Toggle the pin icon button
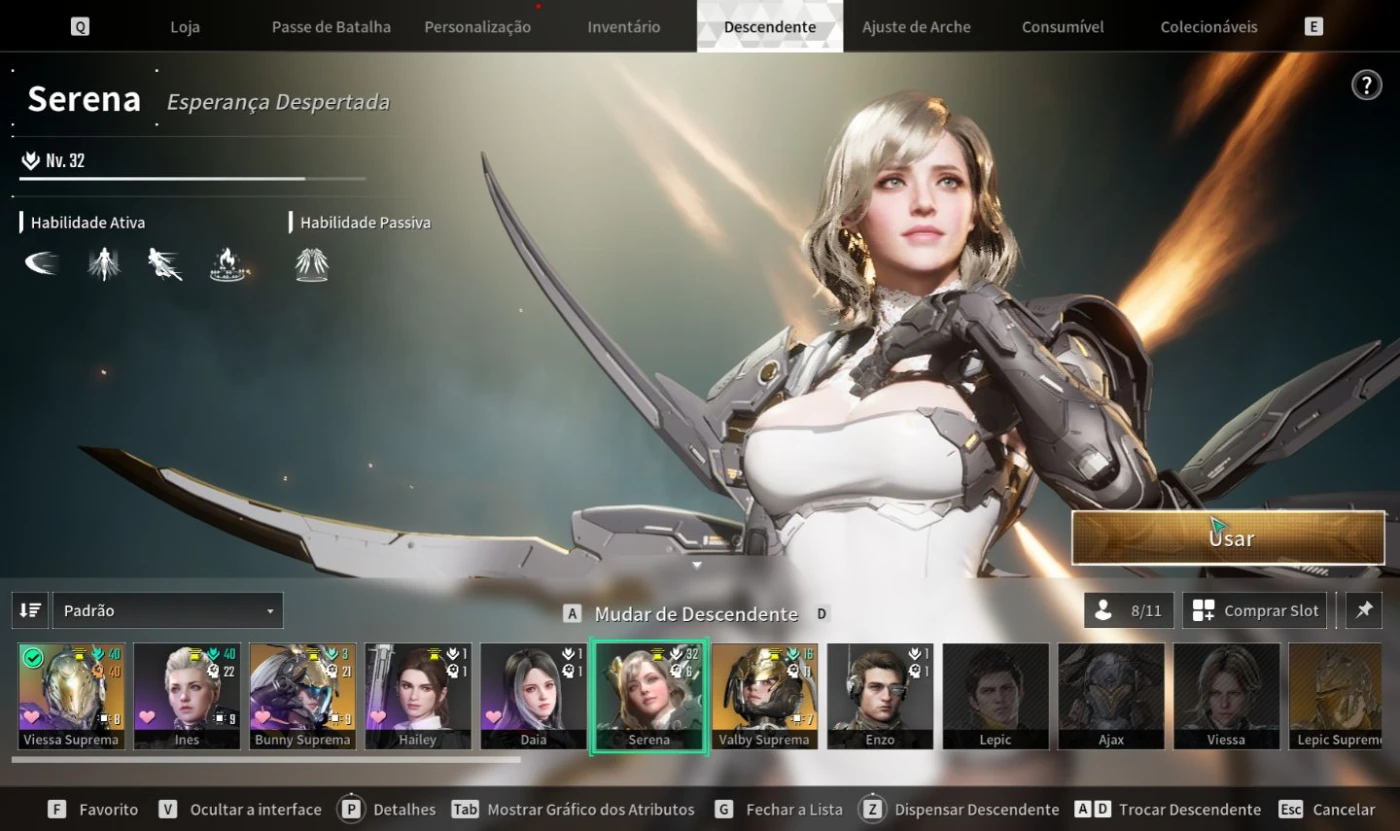Viewport: 1400px width, 831px height. click(1364, 610)
